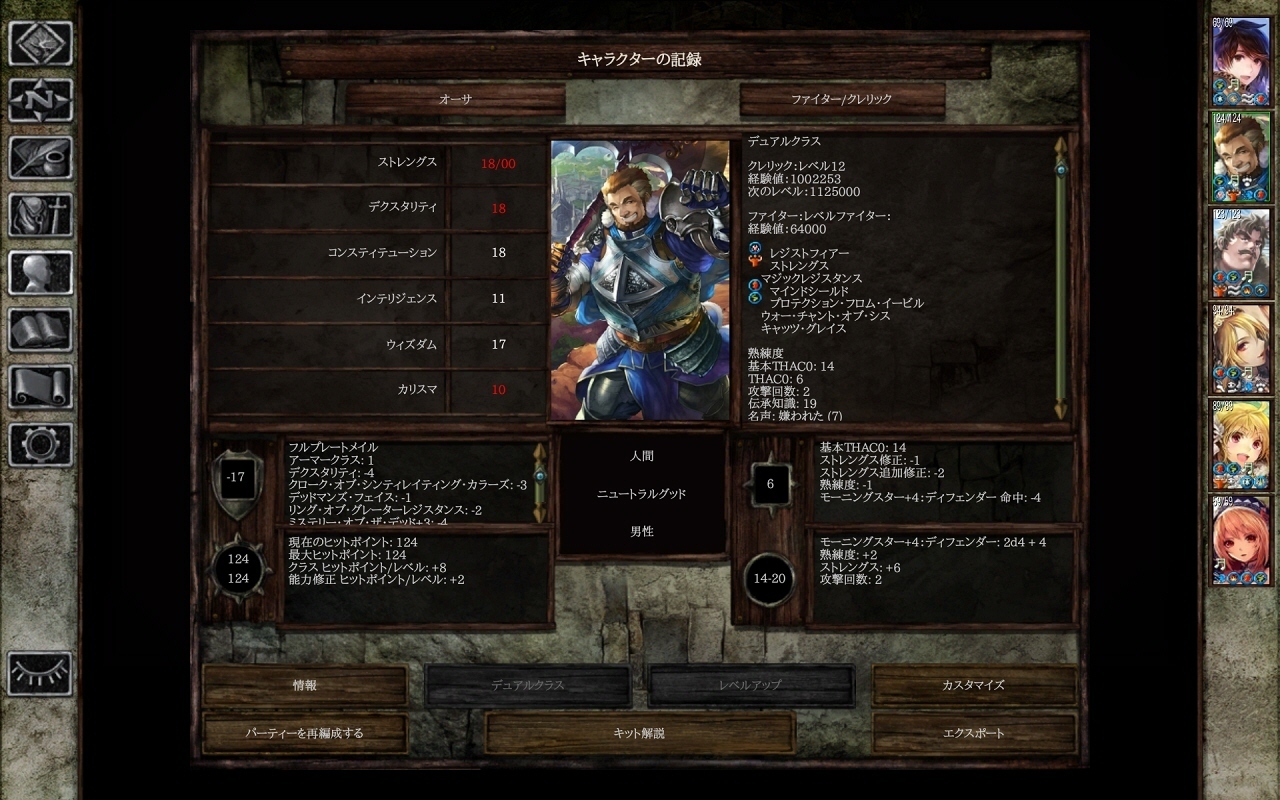
Task: Open the priest scroll icon
Action: click(x=41, y=386)
